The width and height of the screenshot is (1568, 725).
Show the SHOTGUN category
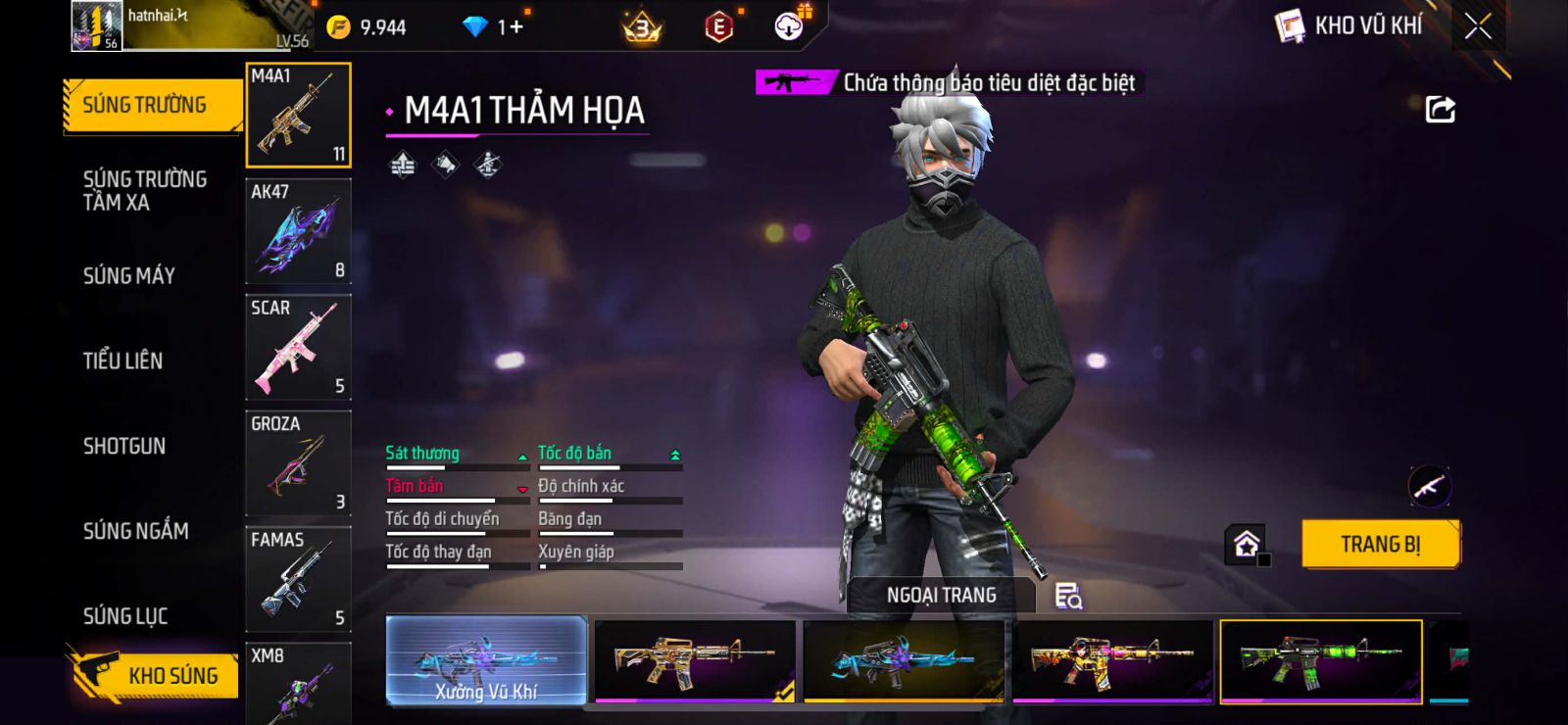pyautogui.click(x=124, y=446)
